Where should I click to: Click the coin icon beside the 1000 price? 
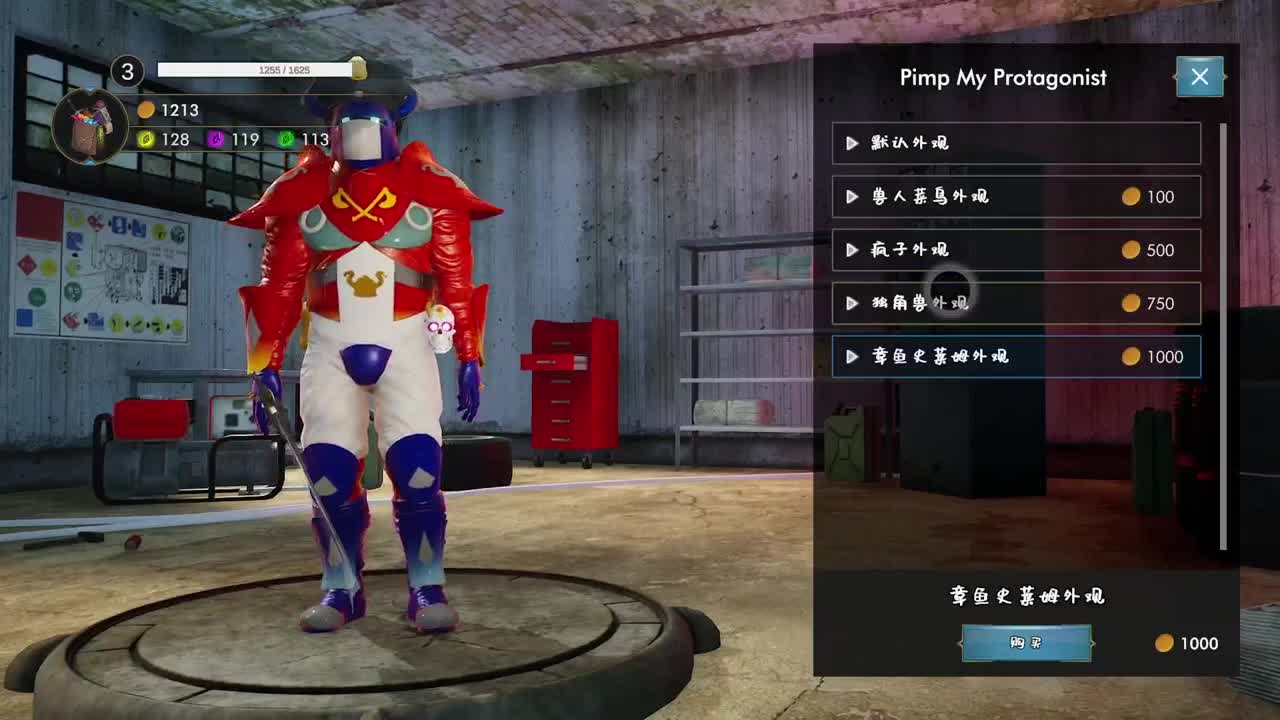click(1131, 356)
